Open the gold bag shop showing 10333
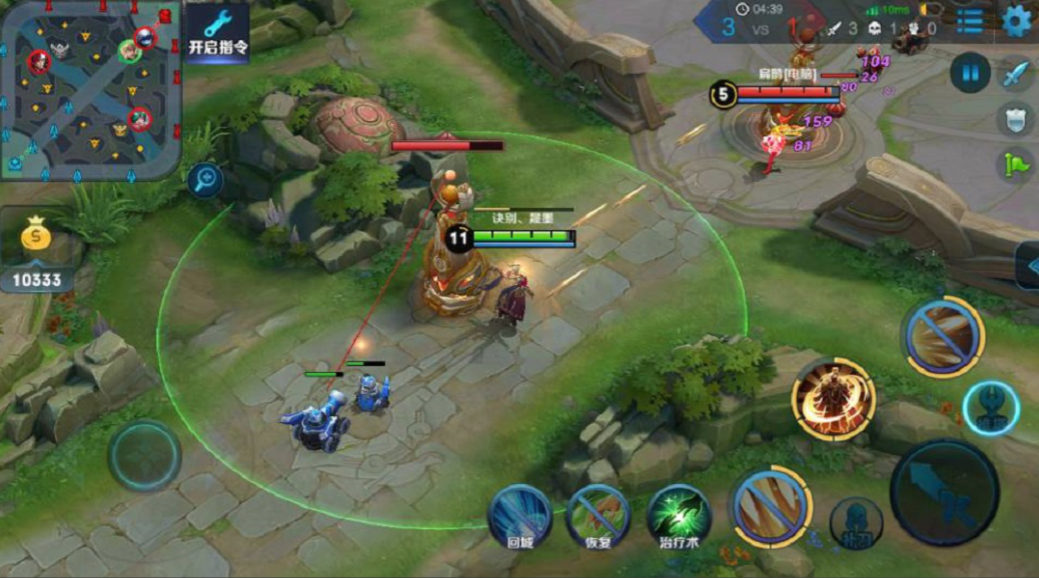The width and height of the screenshot is (1039, 578). click(36, 255)
